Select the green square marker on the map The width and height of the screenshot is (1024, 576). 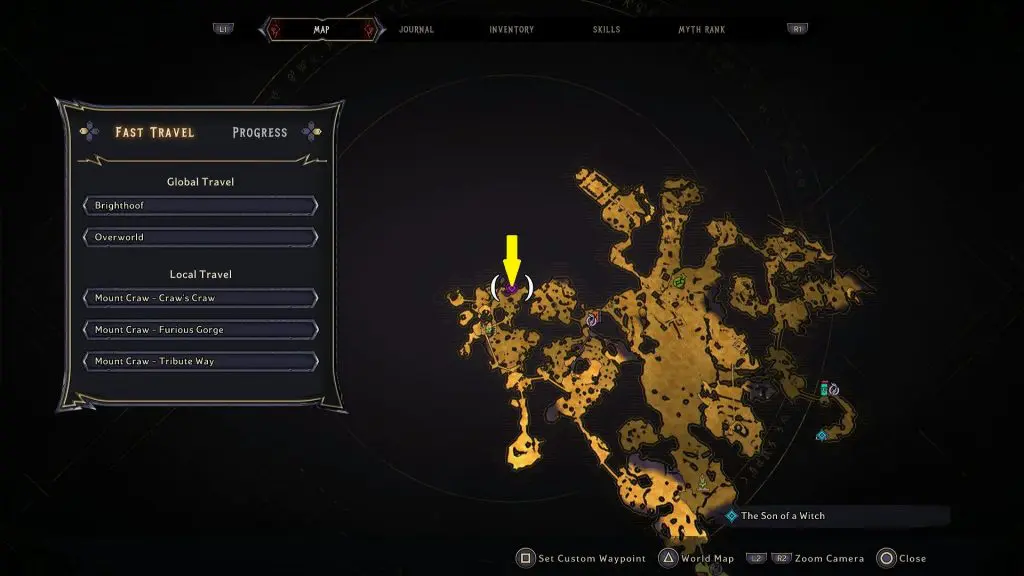tap(681, 281)
